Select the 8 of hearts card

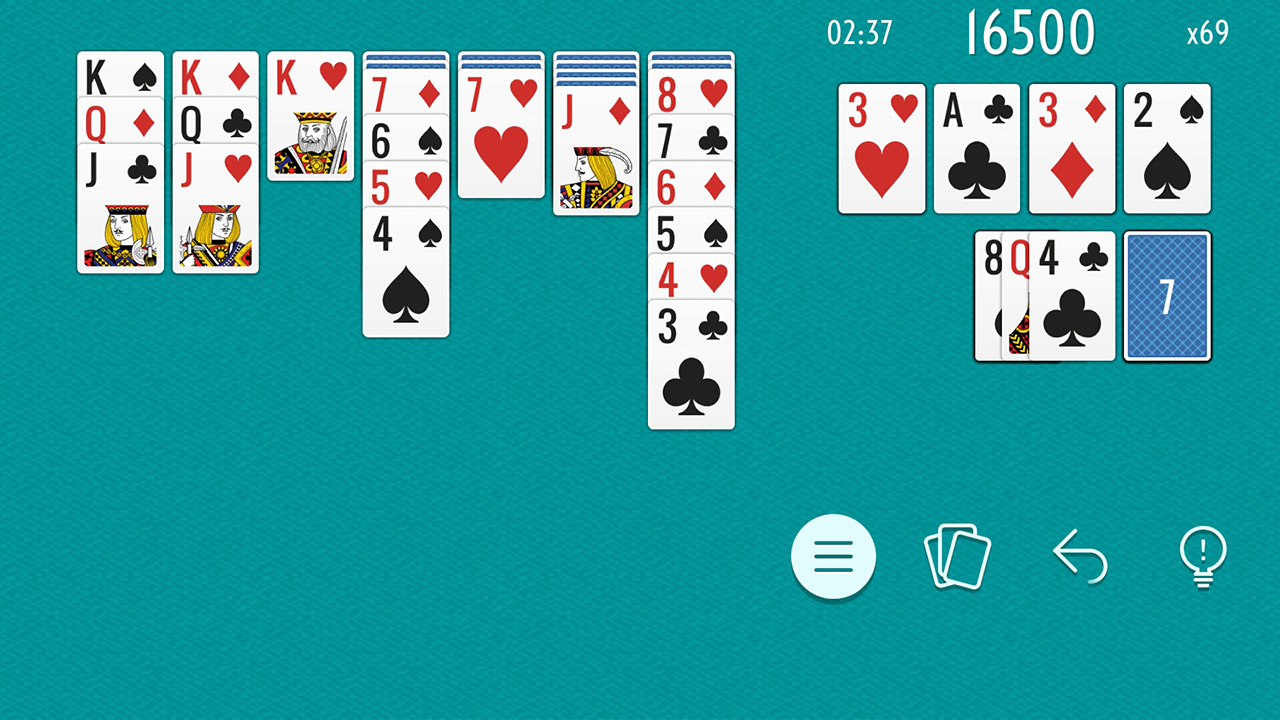point(691,95)
